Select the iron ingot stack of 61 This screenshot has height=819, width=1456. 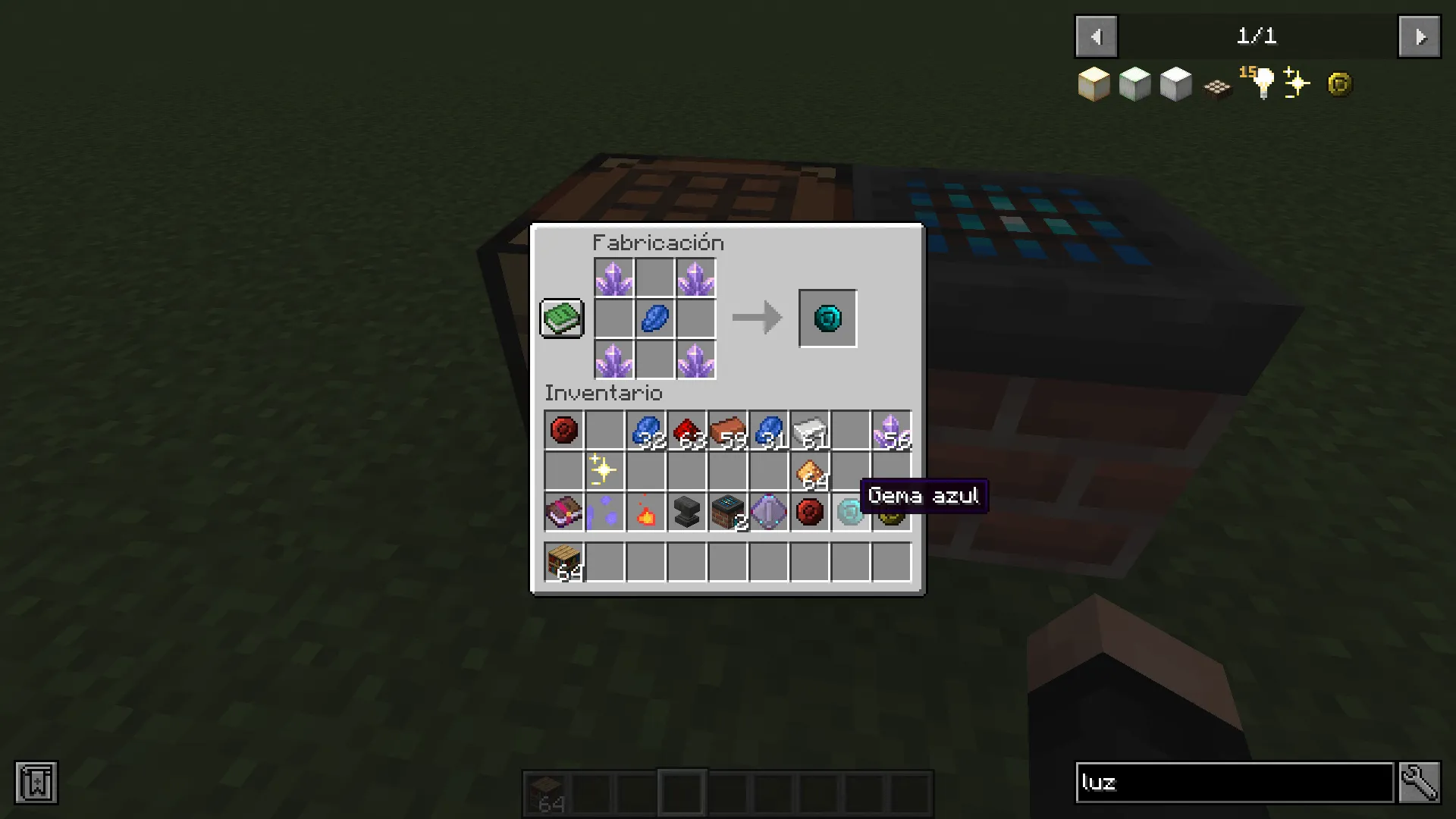pyautogui.click(x=808, y=430)
